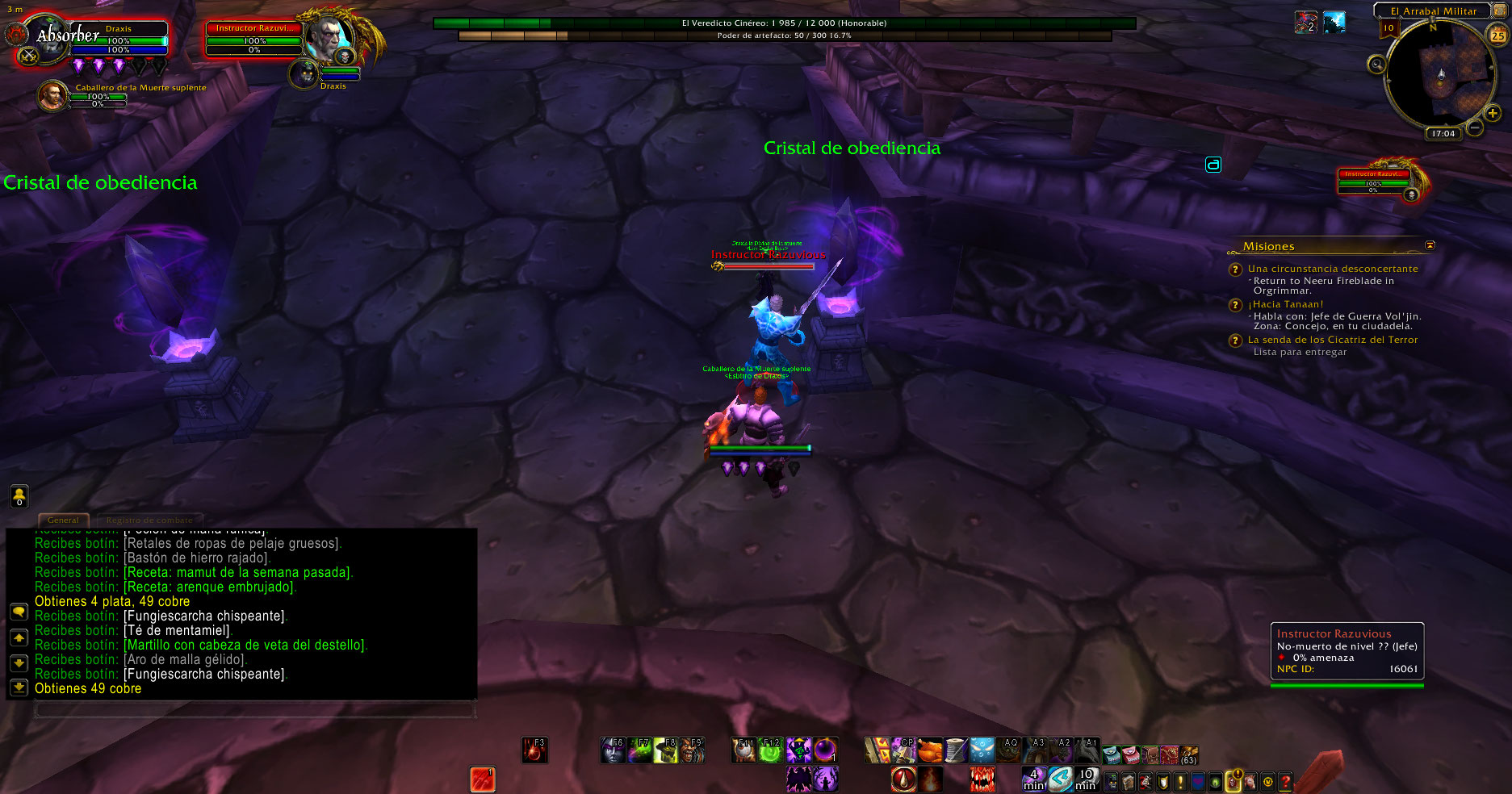1512x794 pixels.
Task: Activate the thread spool item slot
Action: click(x=956, y=750)
